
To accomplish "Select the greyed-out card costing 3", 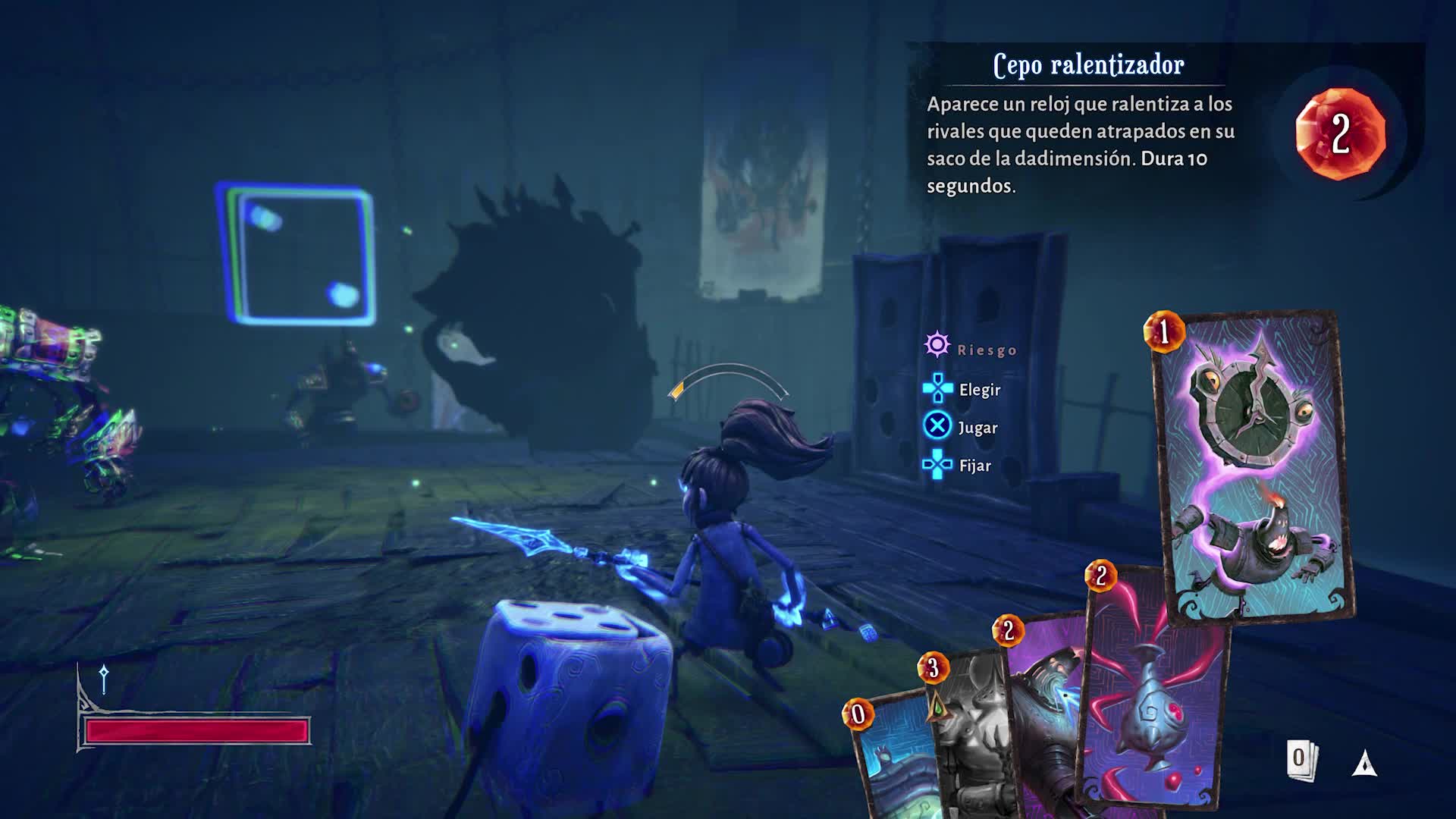I will [971, 736].
